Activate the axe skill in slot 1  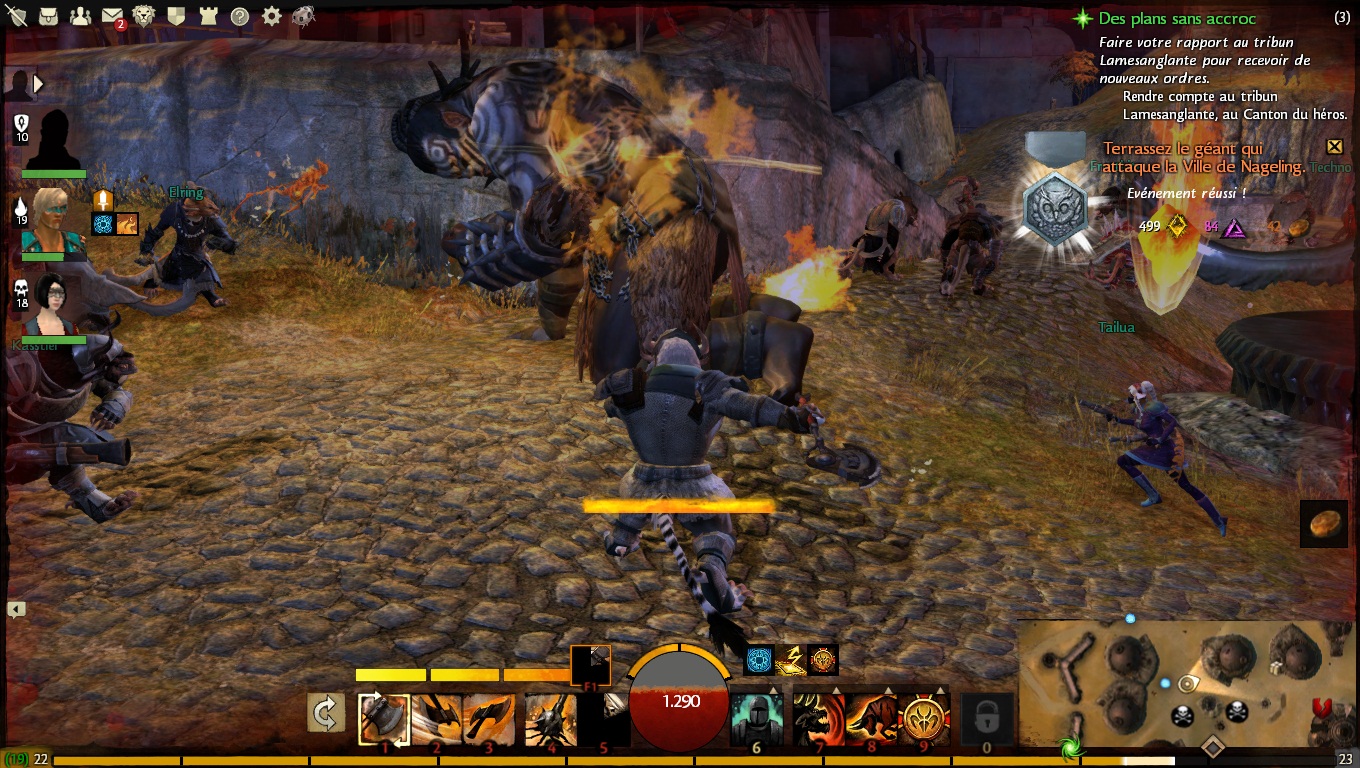click(x=384, y=718)
